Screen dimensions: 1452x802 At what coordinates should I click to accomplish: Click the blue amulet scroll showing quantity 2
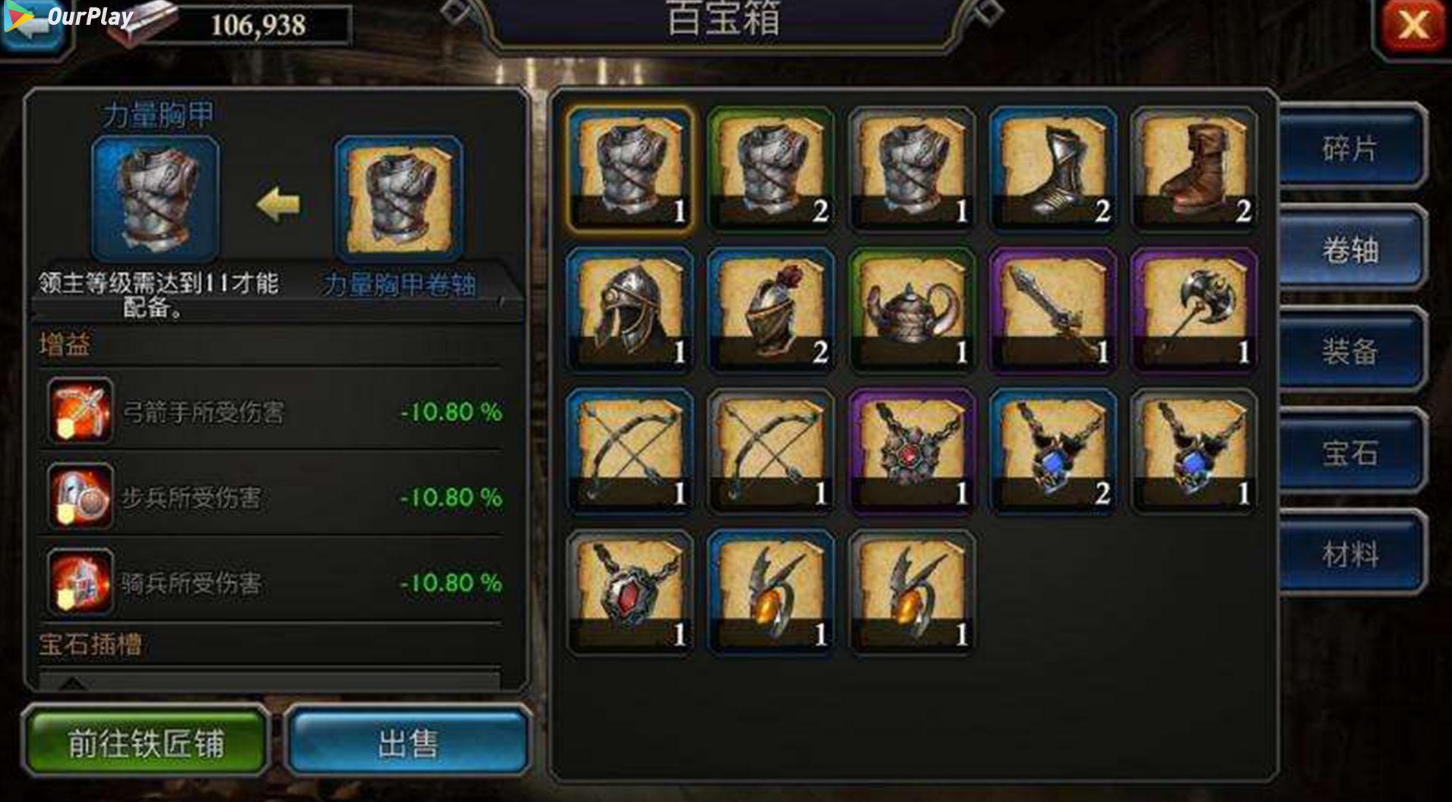click(x=1053, y=450)
